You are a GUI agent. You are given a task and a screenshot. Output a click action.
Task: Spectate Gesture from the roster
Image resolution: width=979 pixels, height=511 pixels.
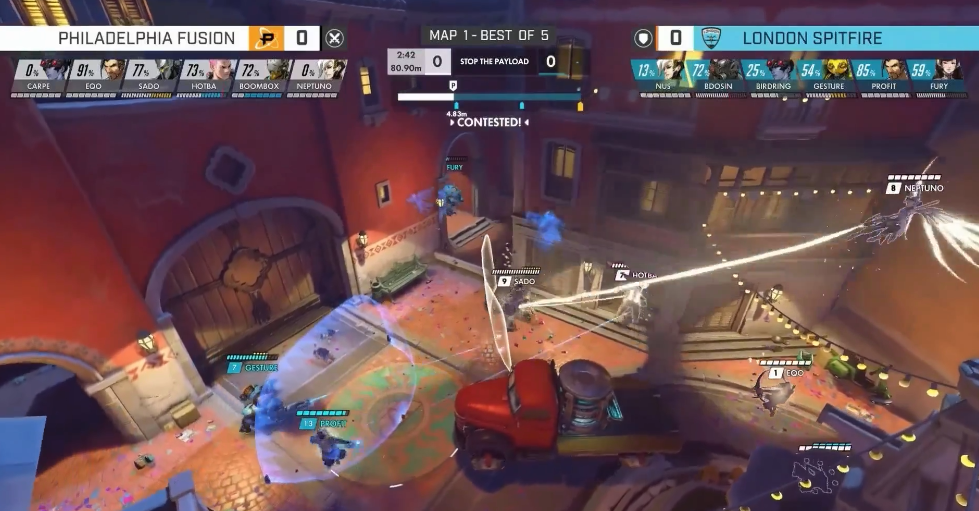tap(826, 75)
